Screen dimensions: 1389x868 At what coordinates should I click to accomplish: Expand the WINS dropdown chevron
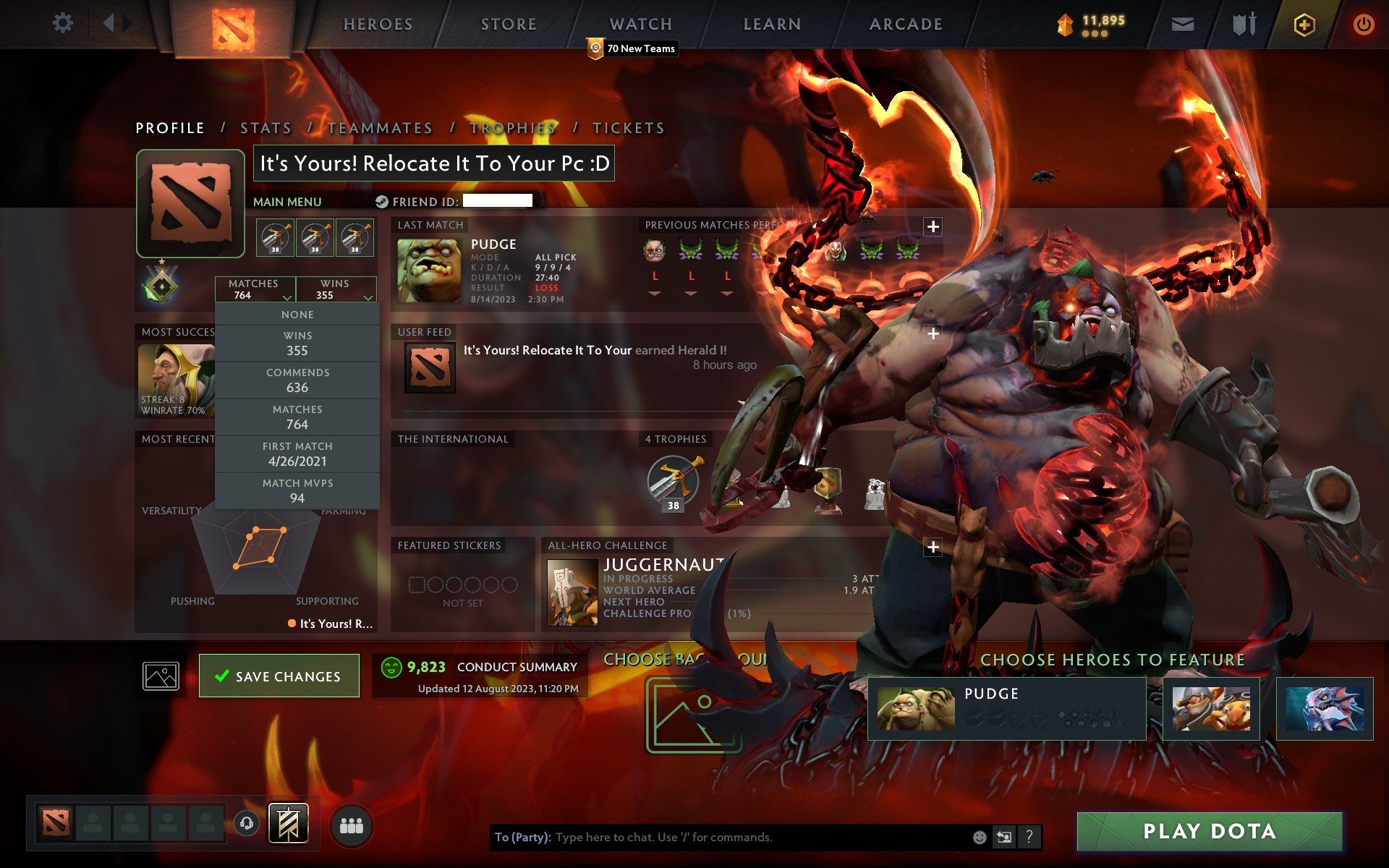tap(368, 297)
